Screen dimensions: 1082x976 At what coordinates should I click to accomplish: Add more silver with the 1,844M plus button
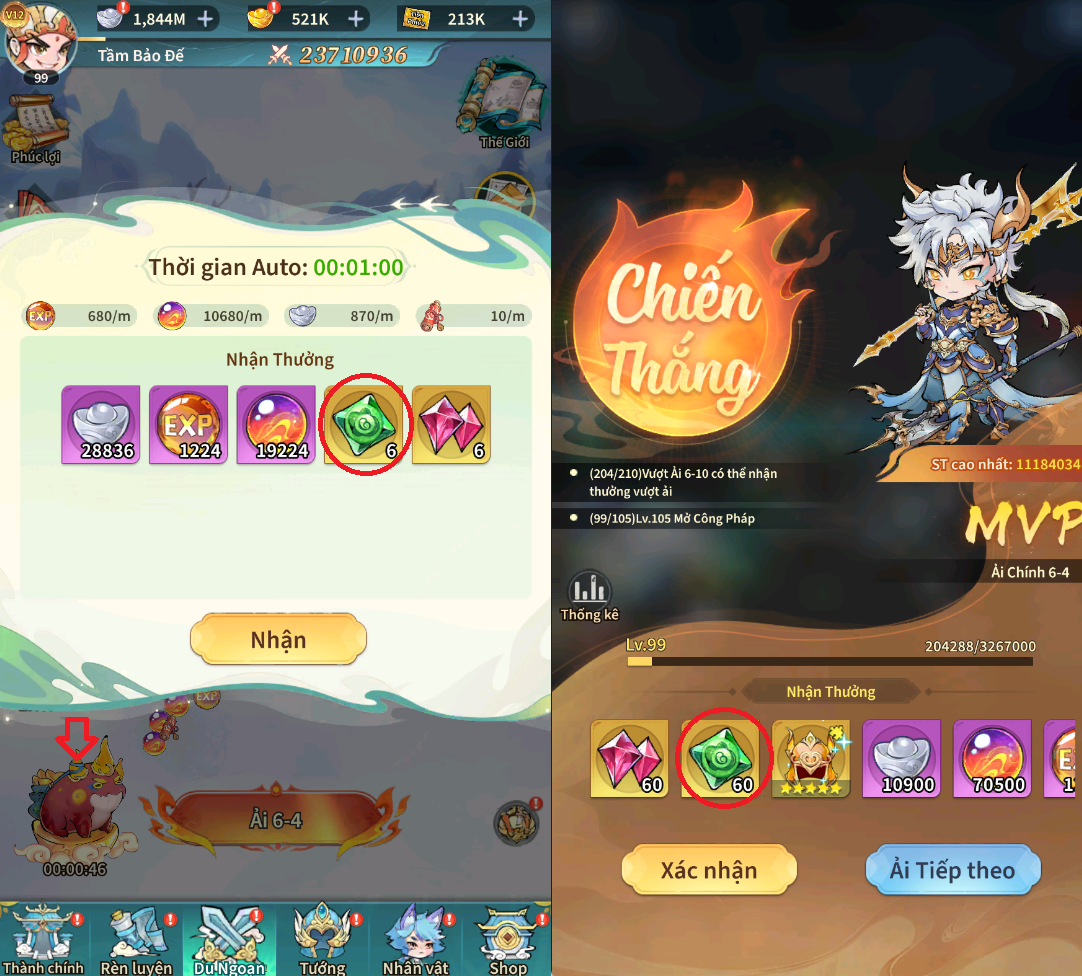[x=205, y=19]
